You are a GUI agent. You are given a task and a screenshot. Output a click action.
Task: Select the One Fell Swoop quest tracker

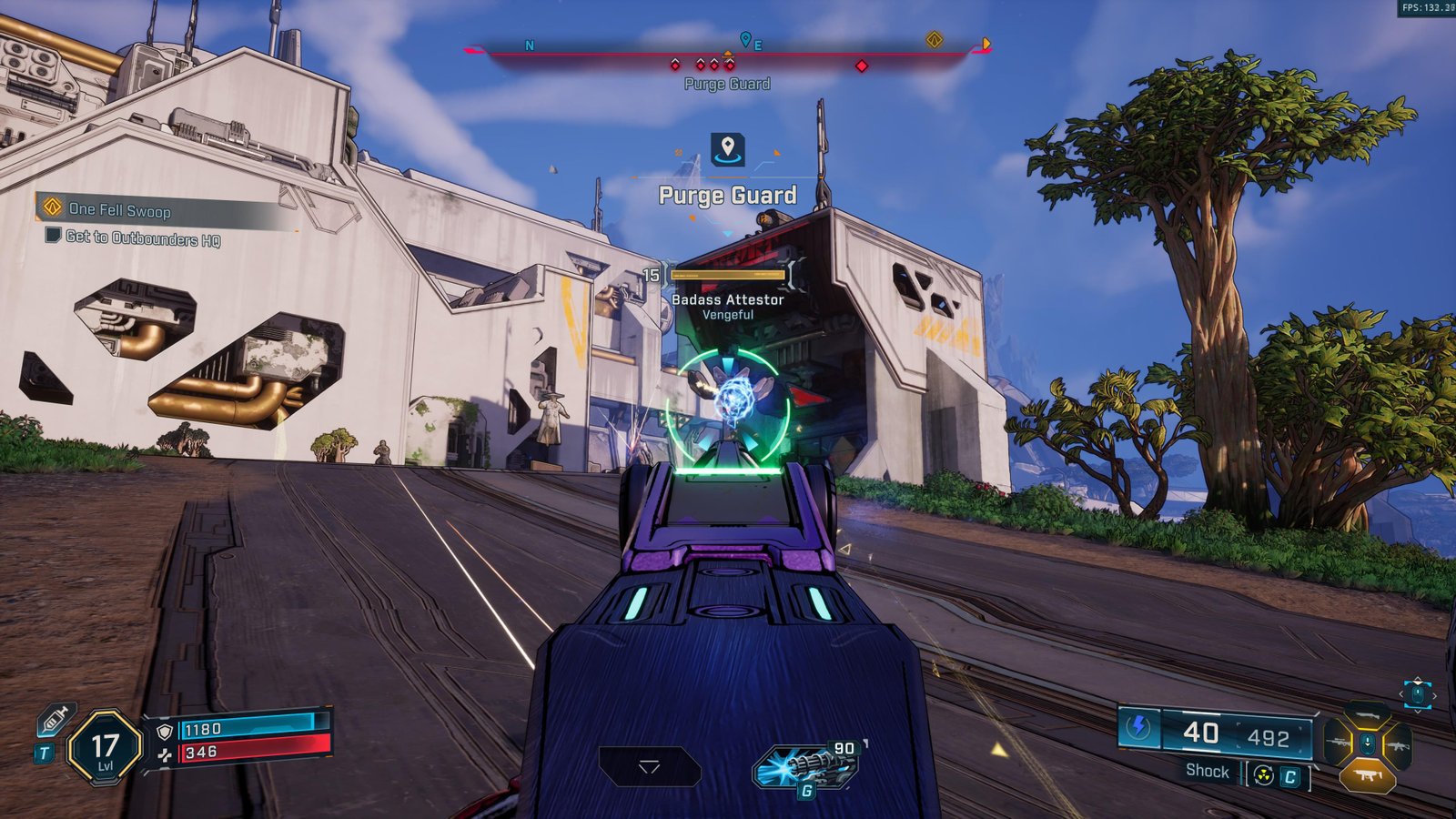[120, 210]
